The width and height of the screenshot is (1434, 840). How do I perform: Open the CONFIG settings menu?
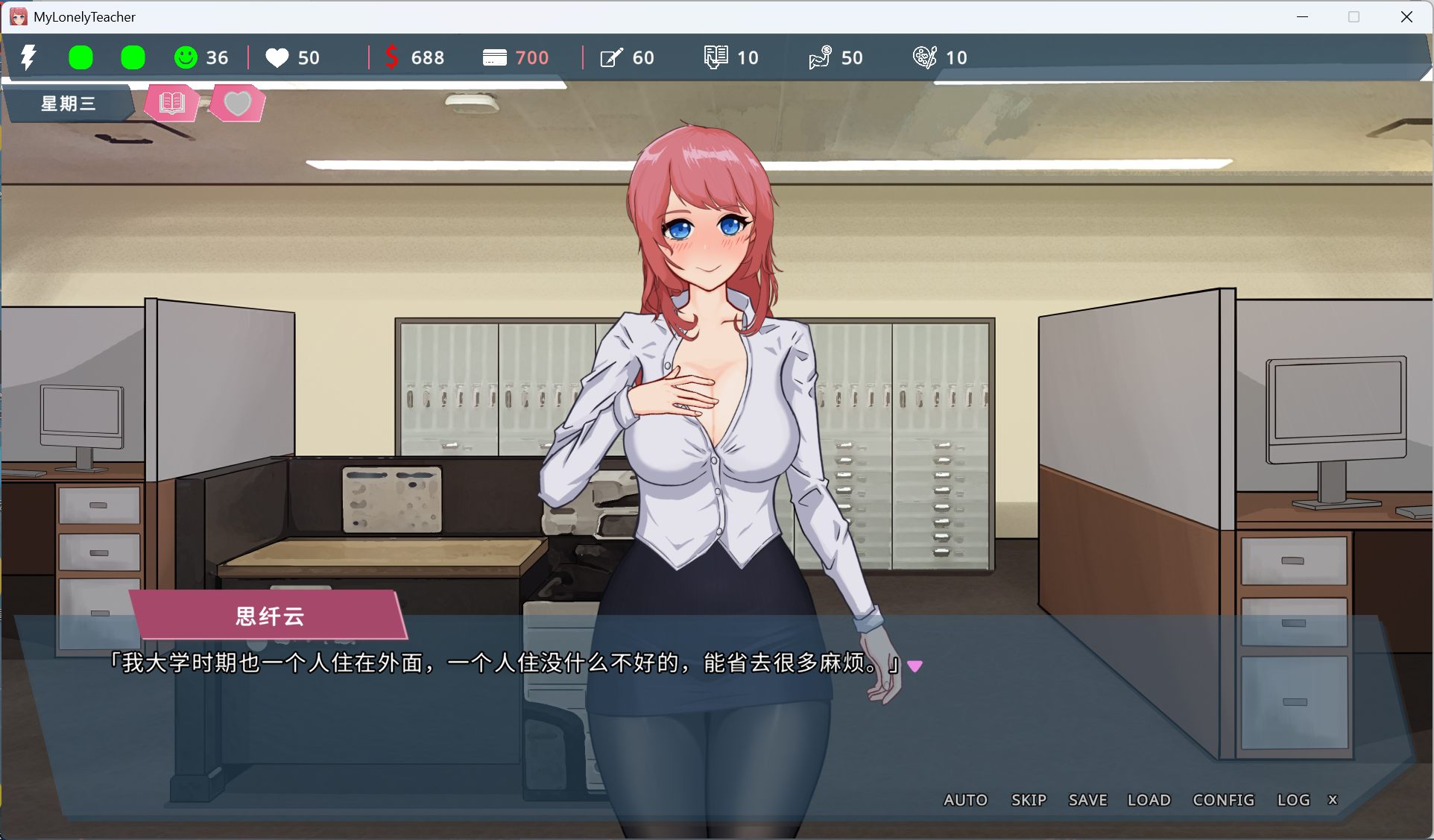click(1222, 800)
